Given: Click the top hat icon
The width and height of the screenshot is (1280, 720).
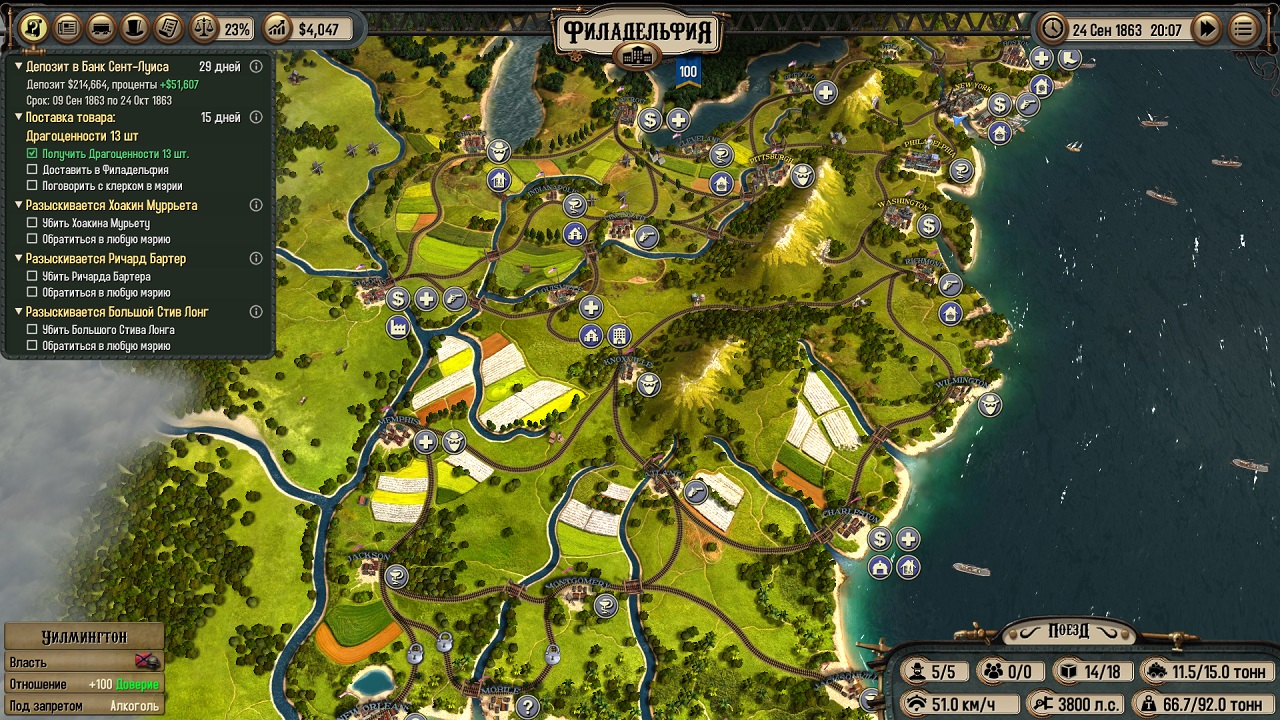Looking at the screenshot, I should tap(135, 28).
